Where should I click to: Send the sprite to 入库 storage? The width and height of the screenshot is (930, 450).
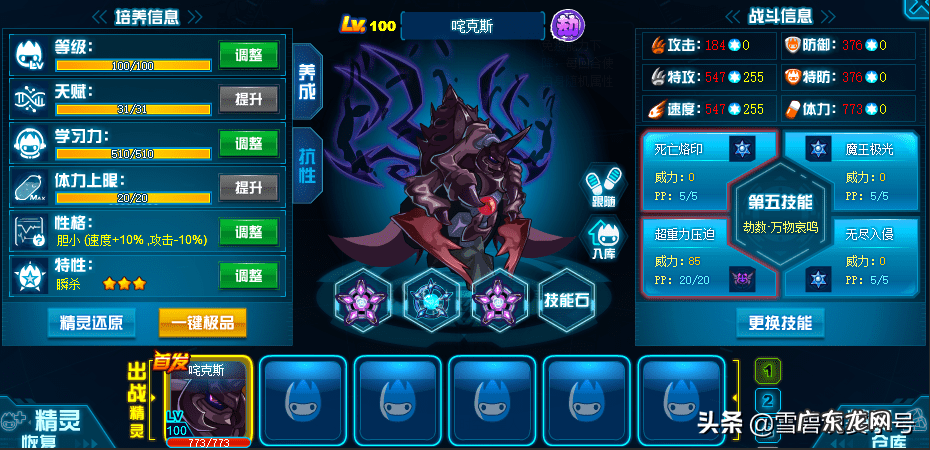pos(603,241)
